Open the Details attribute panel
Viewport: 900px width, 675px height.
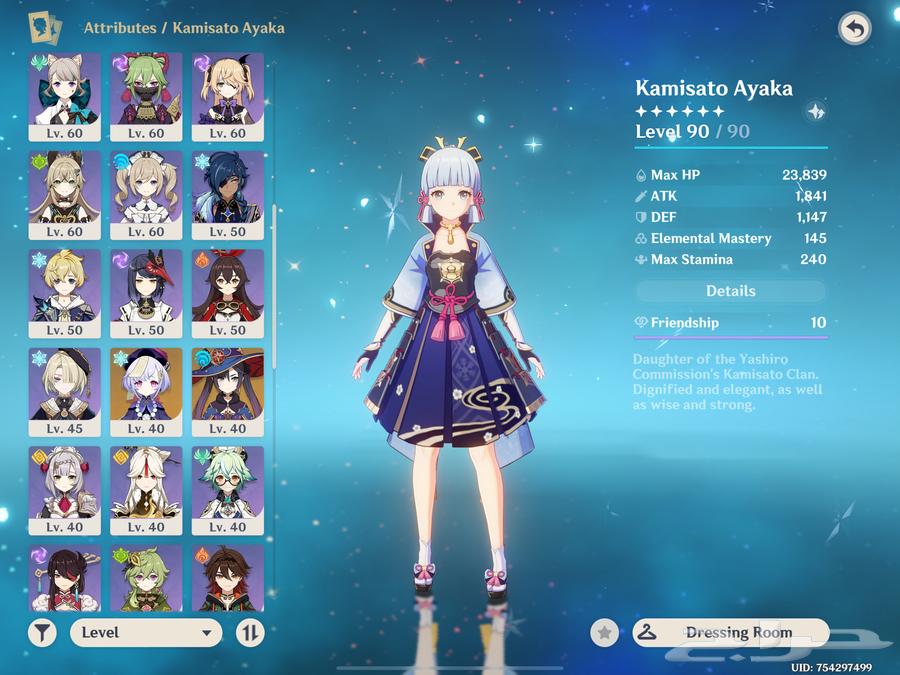click(x=731, y=291)
